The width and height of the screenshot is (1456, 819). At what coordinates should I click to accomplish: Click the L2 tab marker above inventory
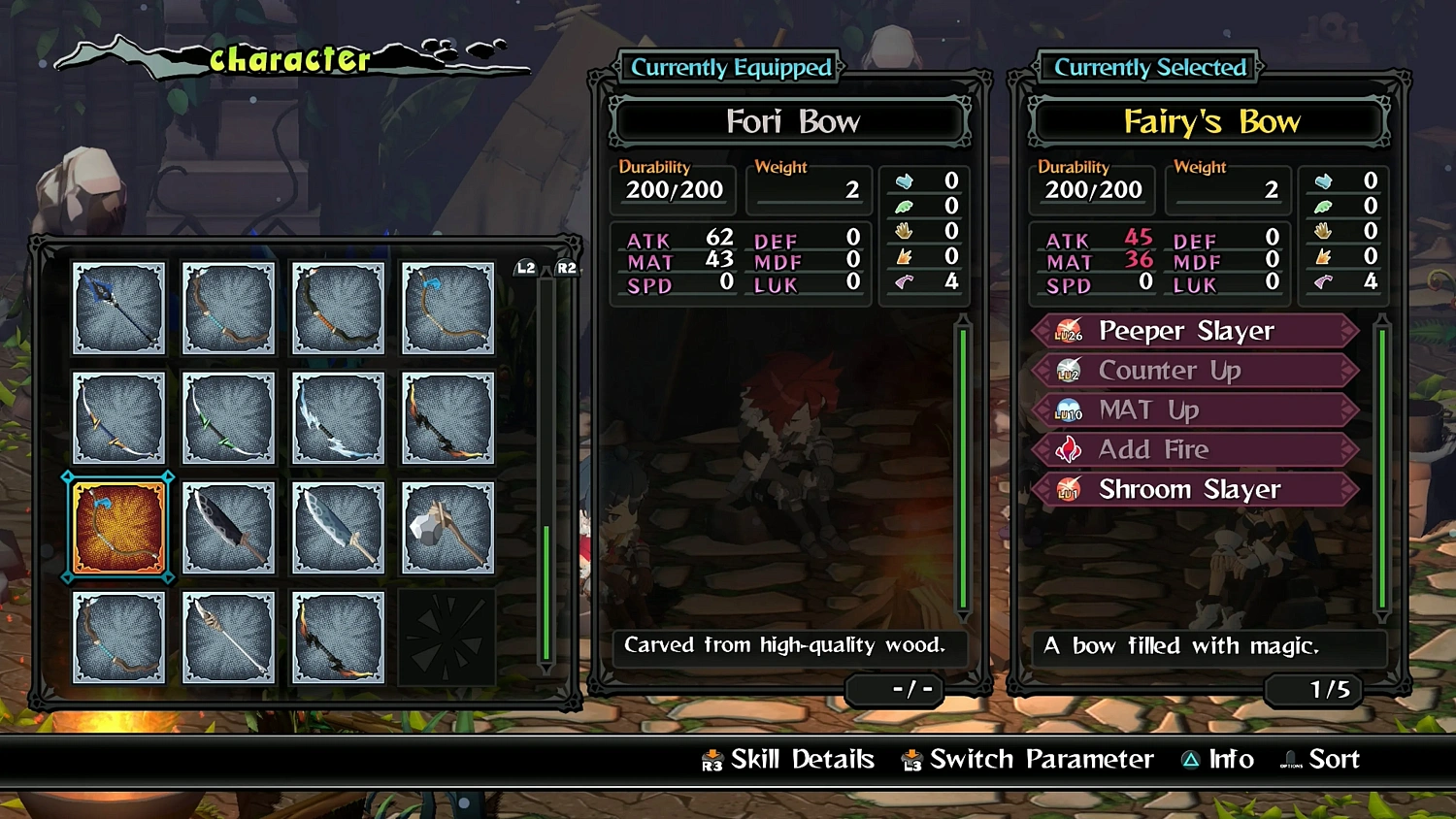pos(525,268)
